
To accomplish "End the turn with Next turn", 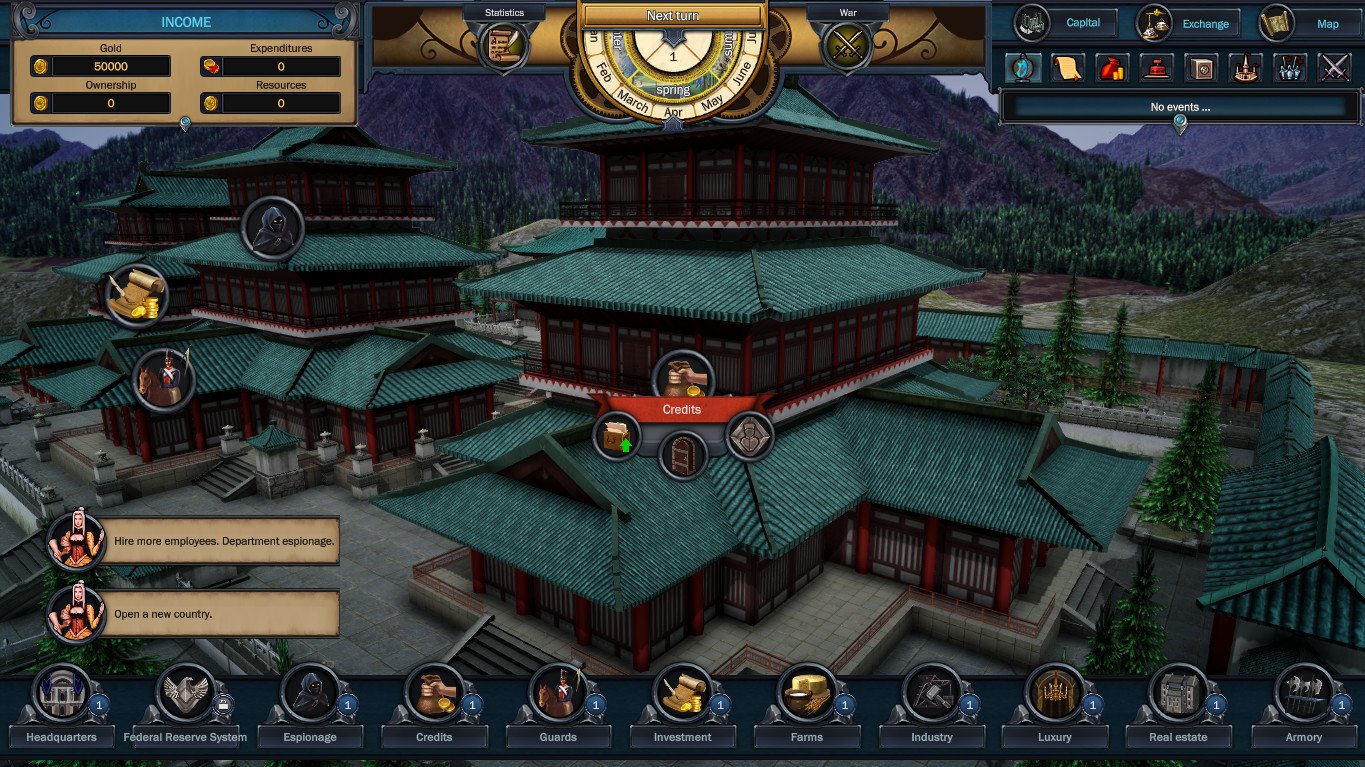I will [673, 15].
